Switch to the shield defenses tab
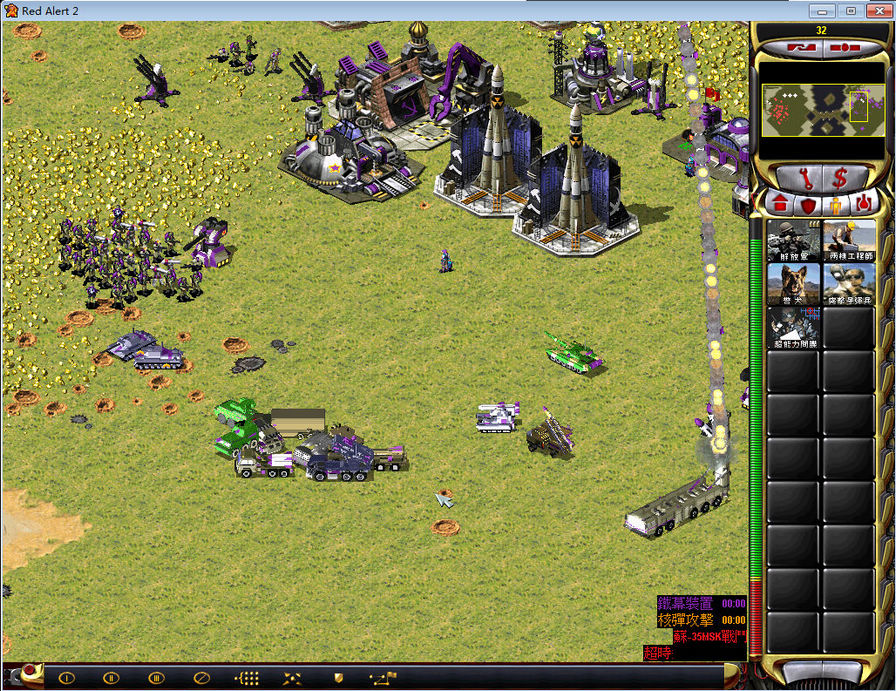Screen dimensions: 896x691 808,205
